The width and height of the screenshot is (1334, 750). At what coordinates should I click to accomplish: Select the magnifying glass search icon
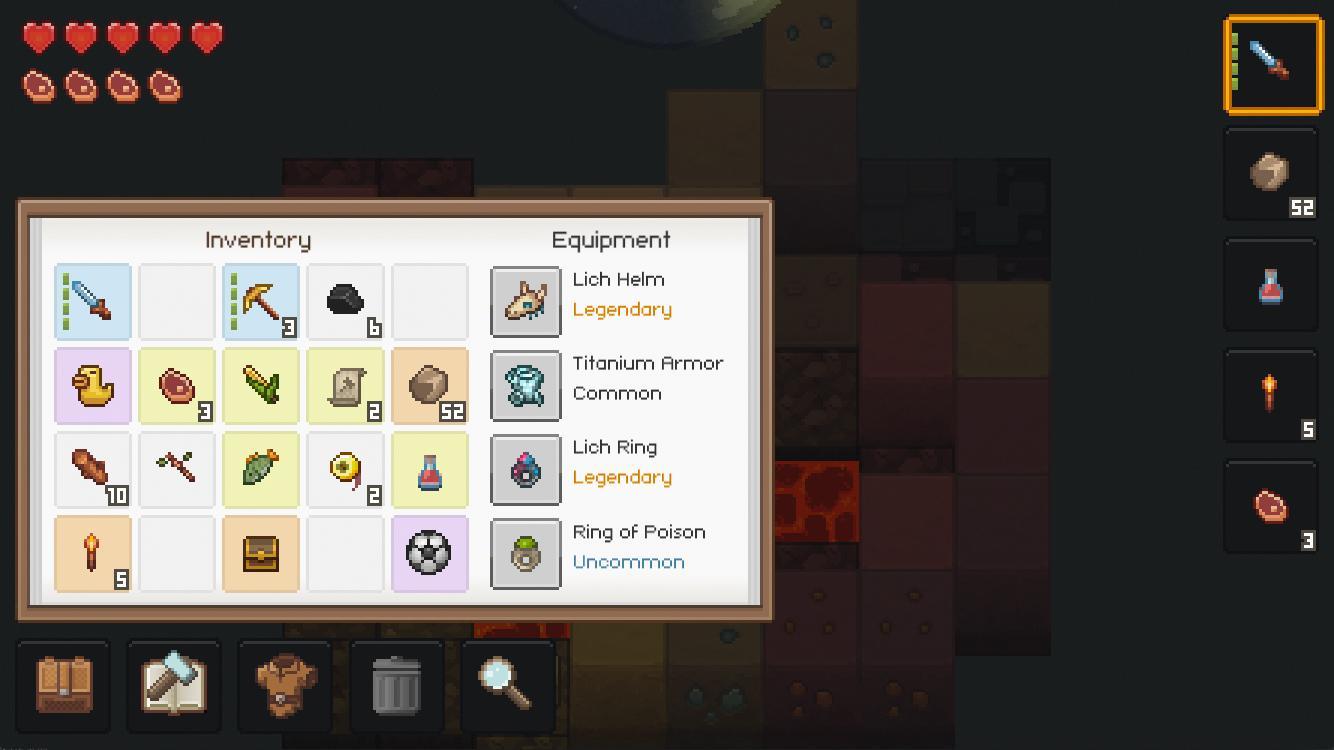click(x=507, y=686)
